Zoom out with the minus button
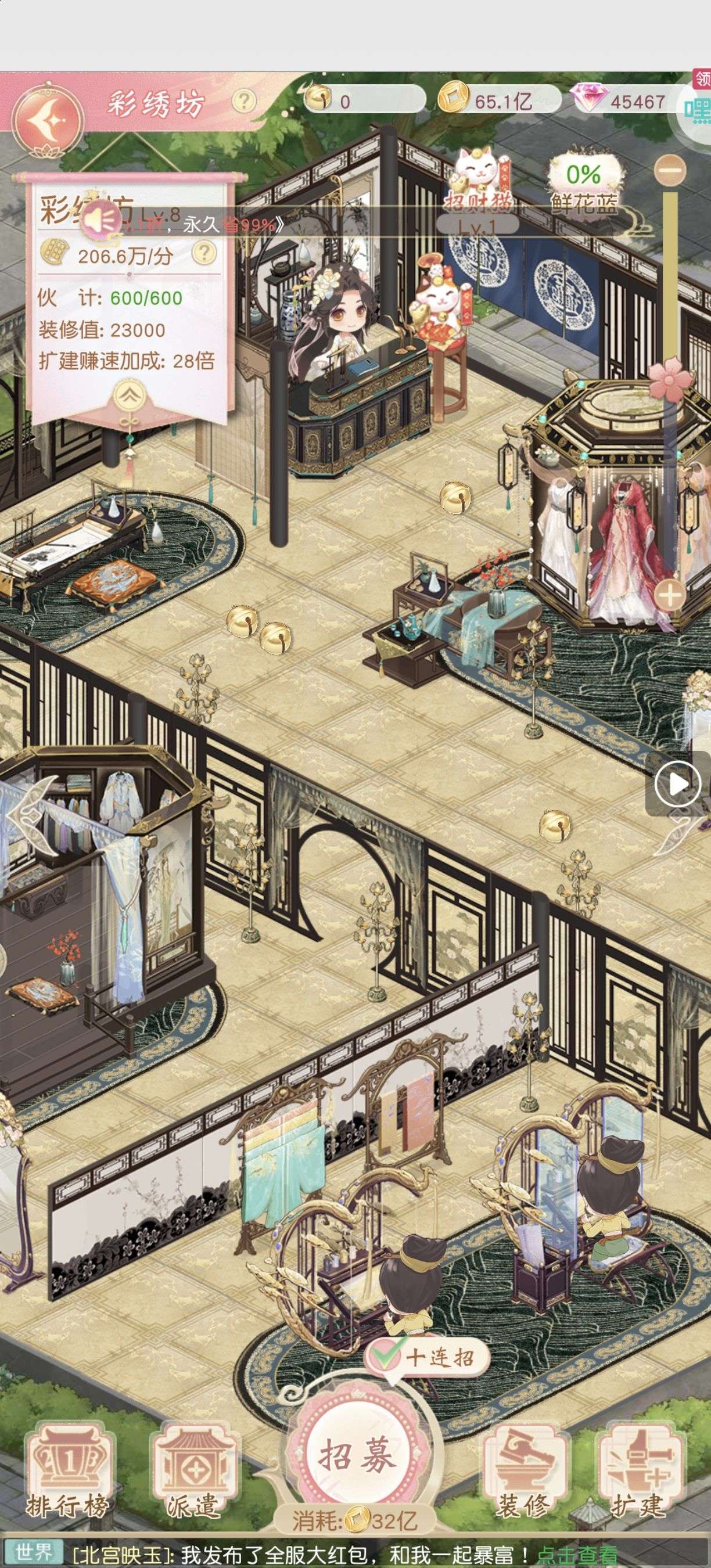 [x=671, y=170]
